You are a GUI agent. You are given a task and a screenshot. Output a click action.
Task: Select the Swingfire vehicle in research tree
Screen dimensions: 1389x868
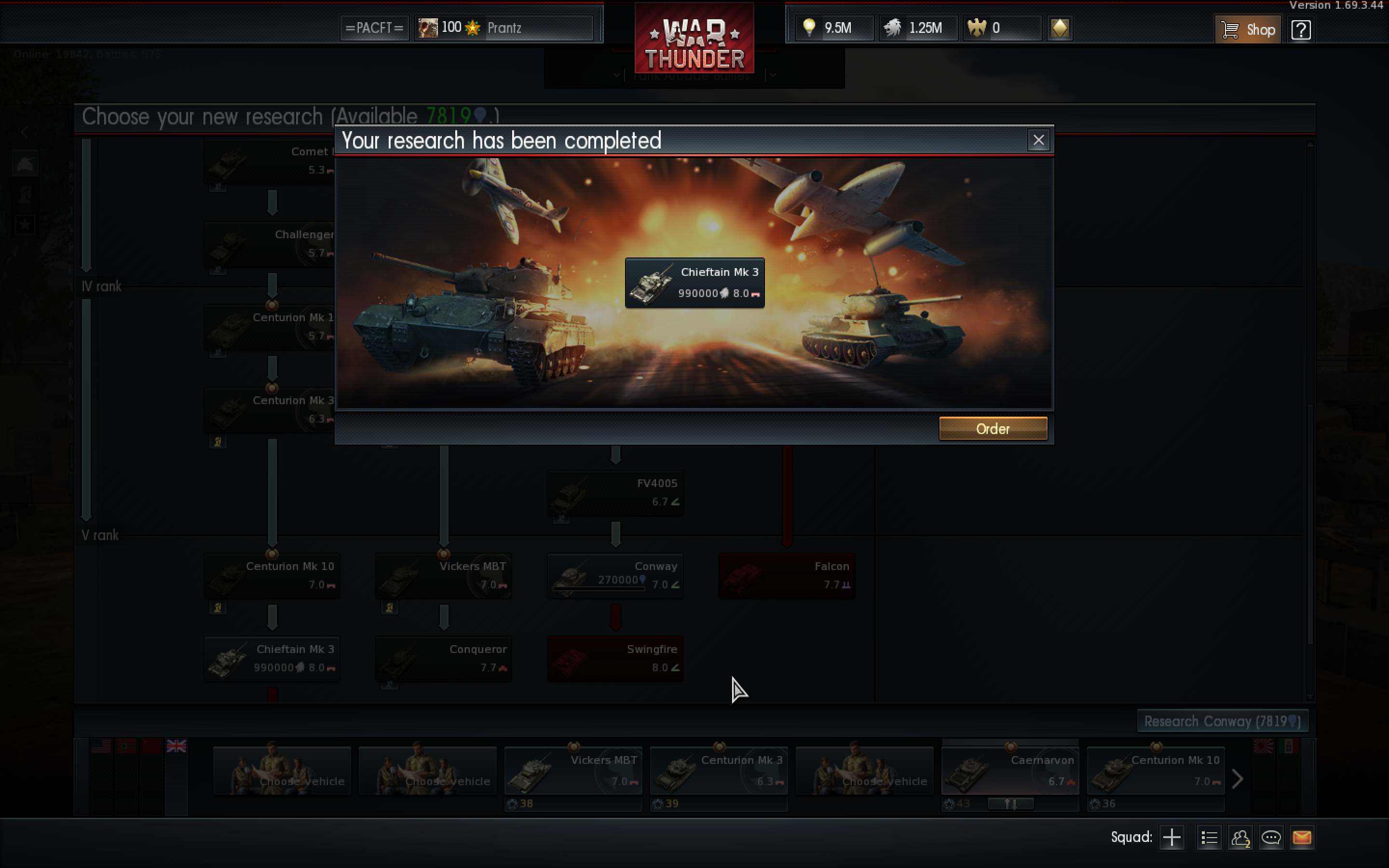[615, 658]
